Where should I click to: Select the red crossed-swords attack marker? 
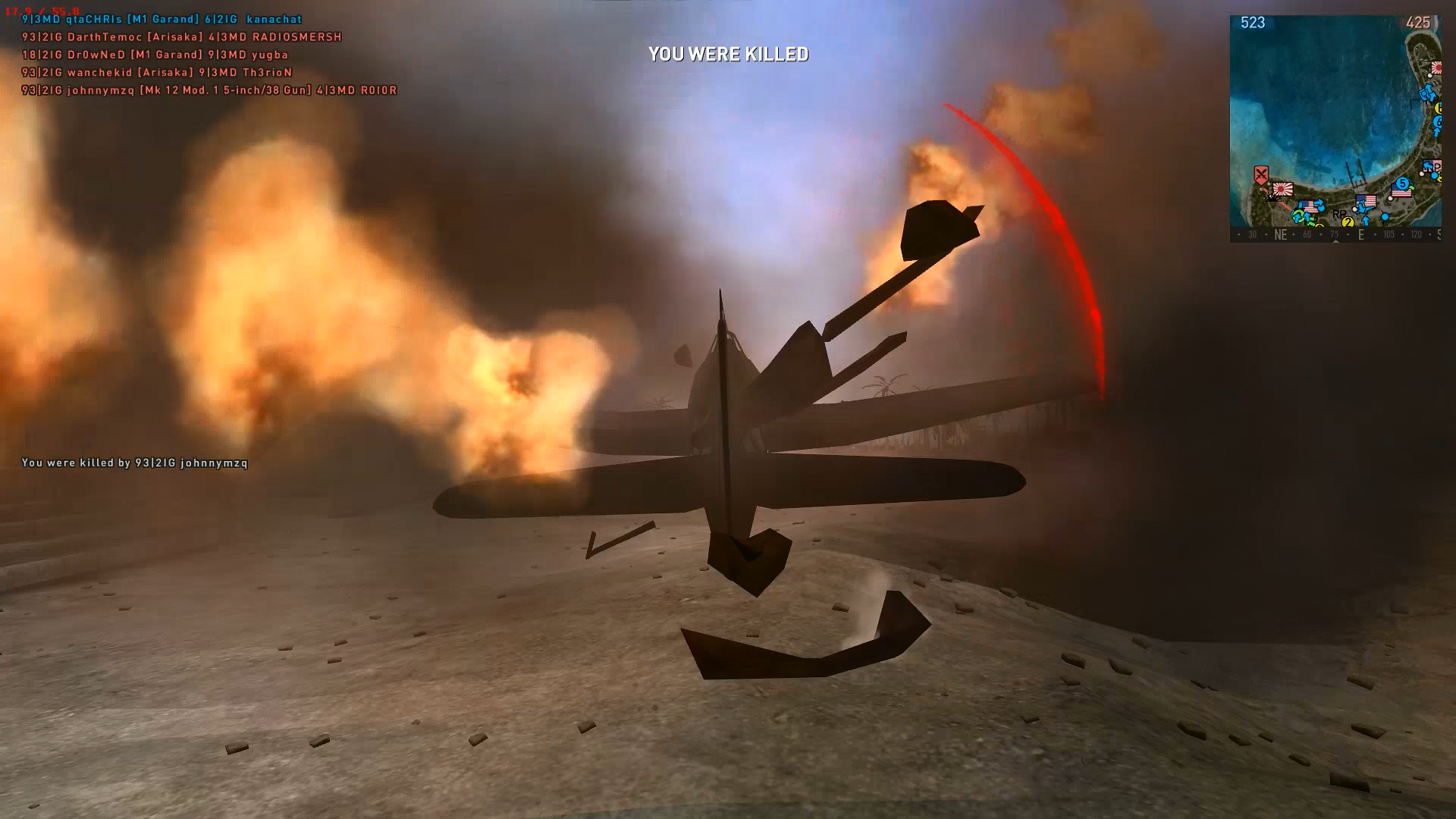pyautogui.click(x=1260, y=175)
